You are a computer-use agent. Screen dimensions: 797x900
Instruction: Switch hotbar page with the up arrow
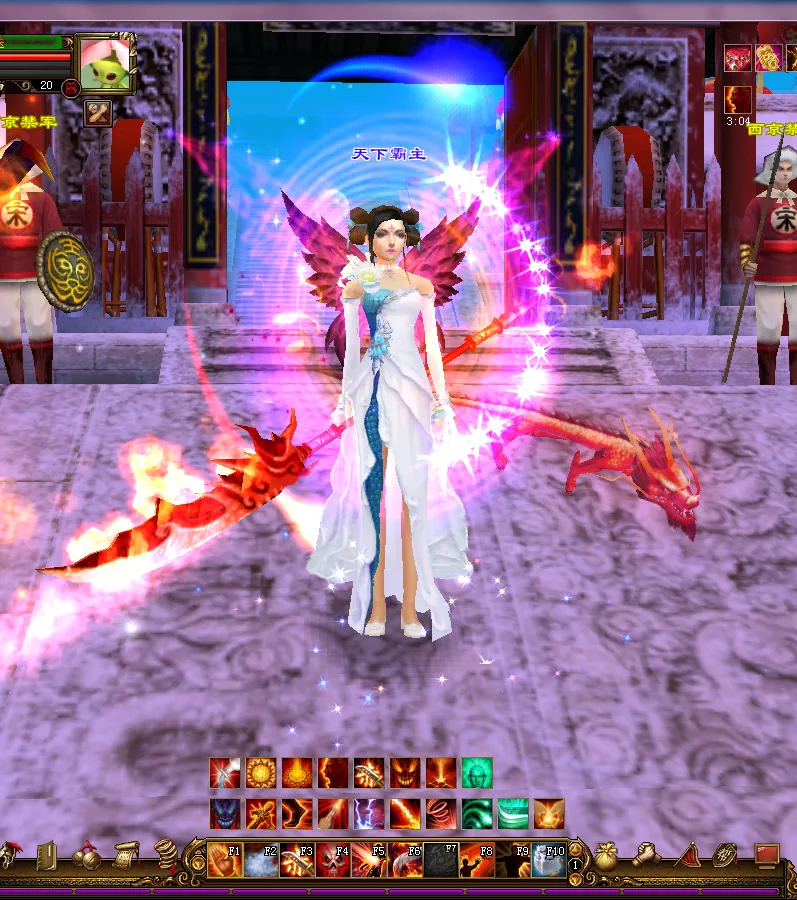click(x=575, y=848)
